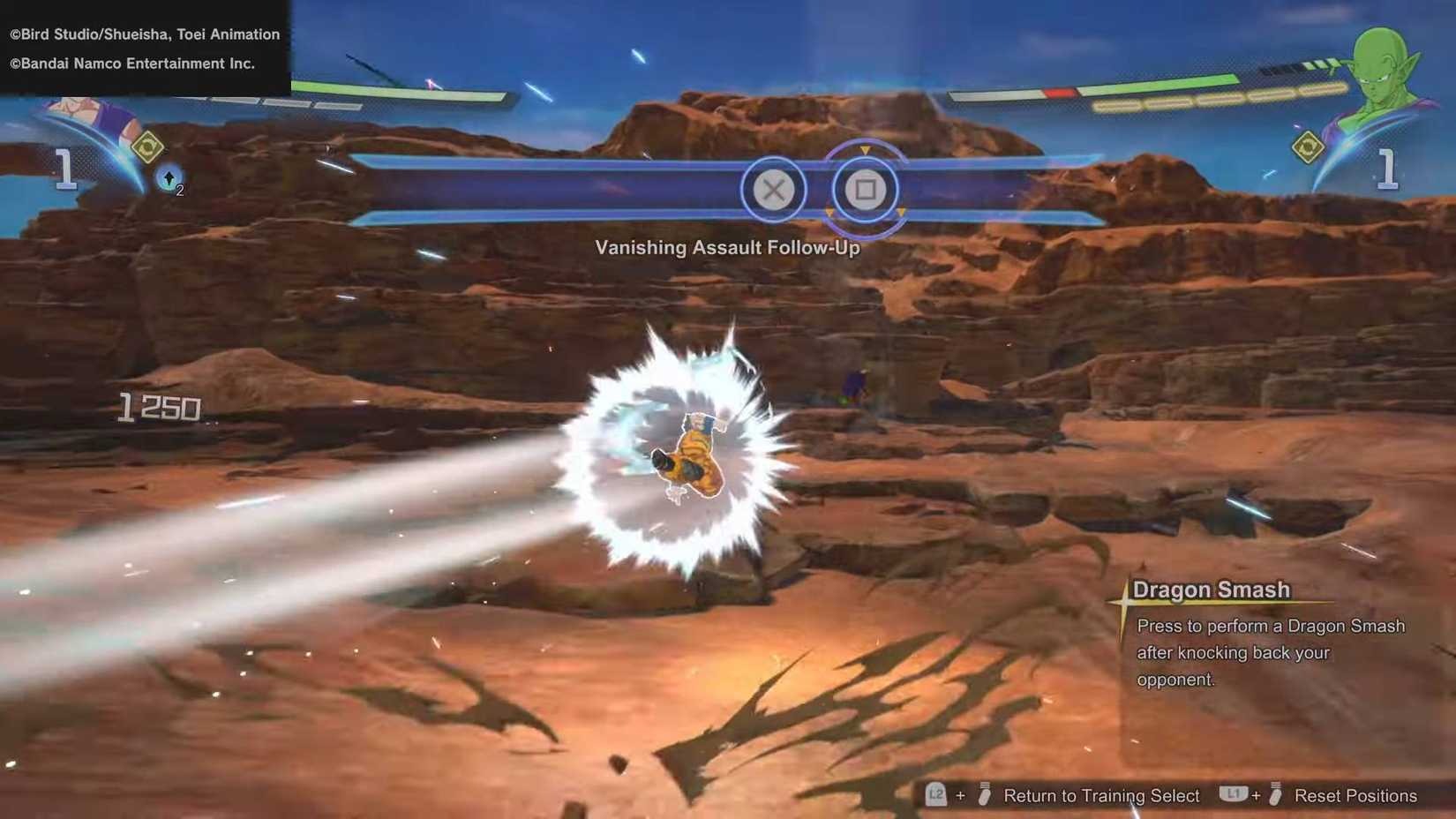Click the Dragon Smash title text
Screen dimensions: 1456x819
click(1212, 589)
